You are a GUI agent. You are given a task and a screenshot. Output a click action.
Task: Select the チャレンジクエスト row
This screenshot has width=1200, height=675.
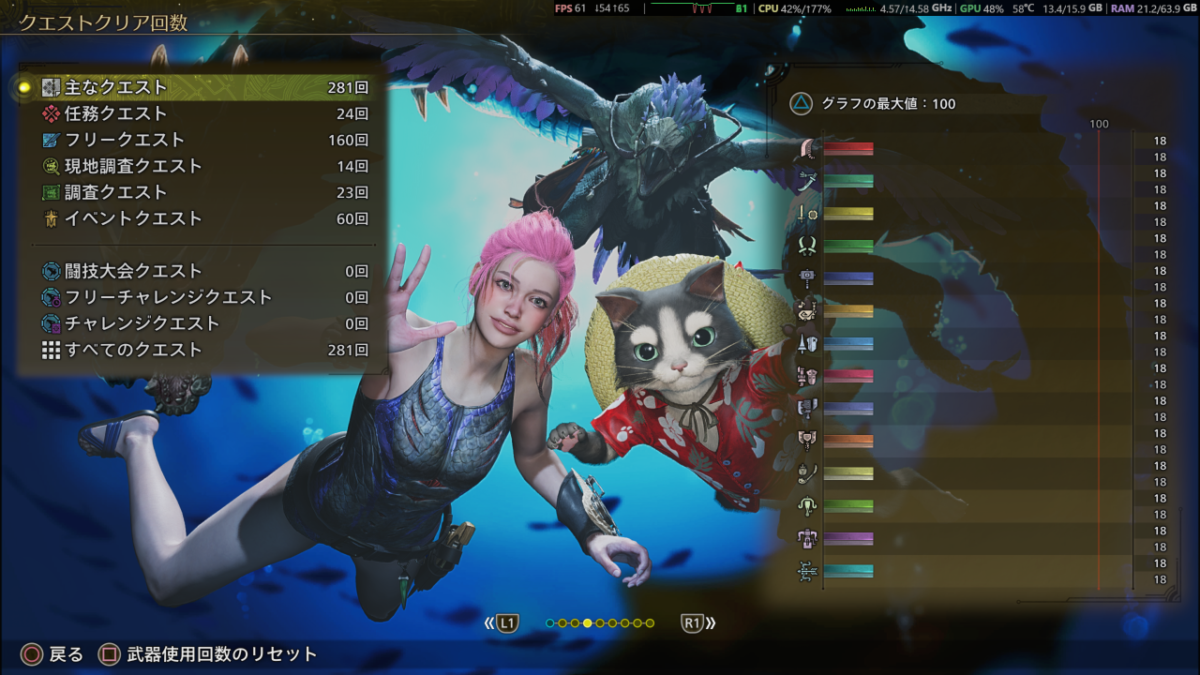pyautogui.click(x=200, y=323)
